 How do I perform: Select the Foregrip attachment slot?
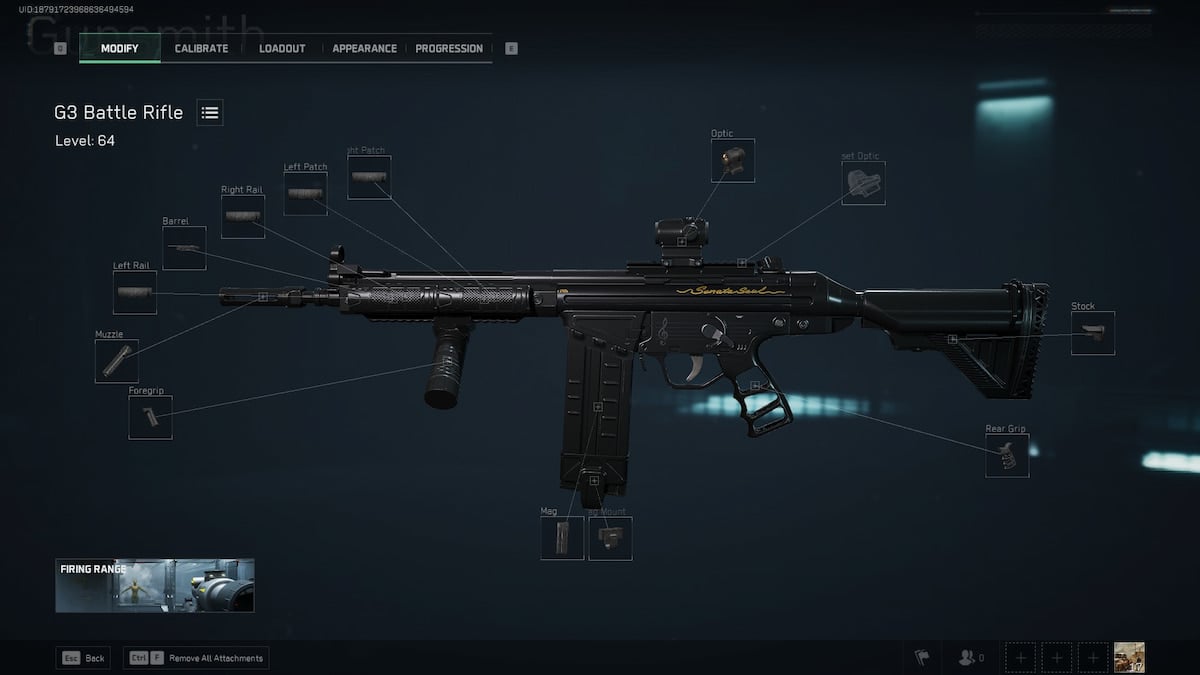point(150,417)
